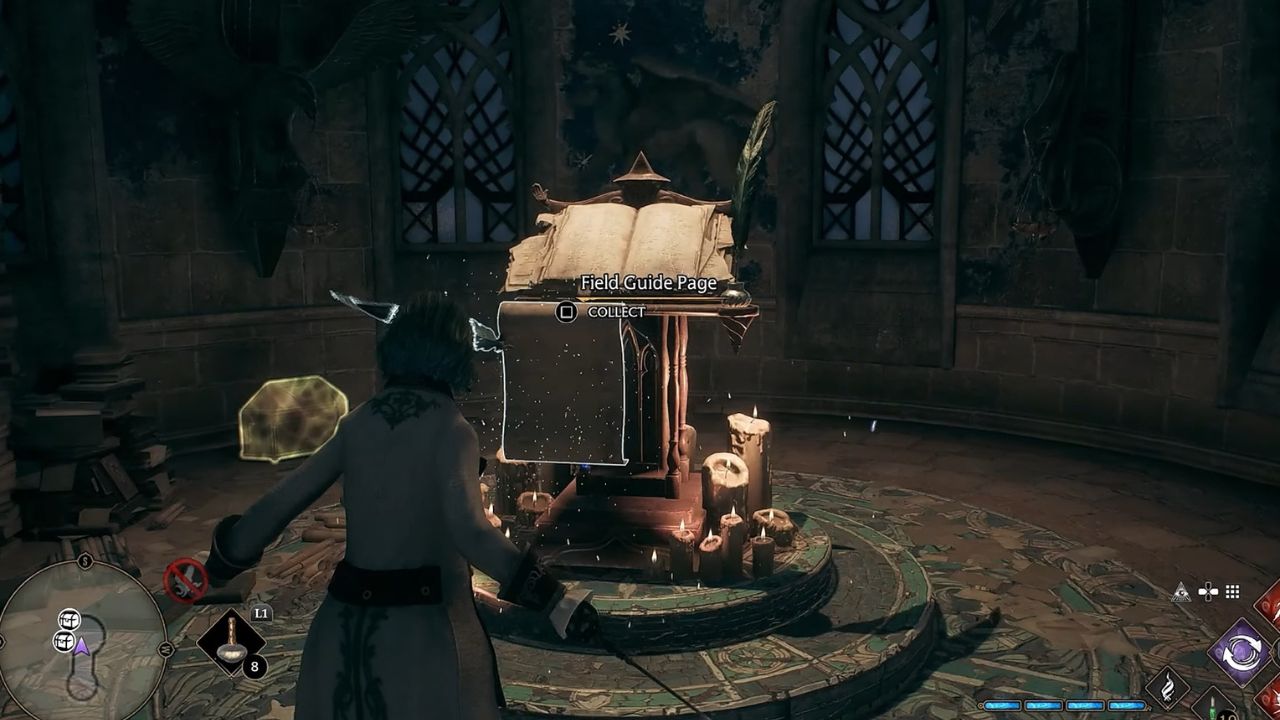This screenshot has height=720, width=1280.
Task: Click the W compass marker on minimap
Action: pyautogui.click(x=164, y=649)
